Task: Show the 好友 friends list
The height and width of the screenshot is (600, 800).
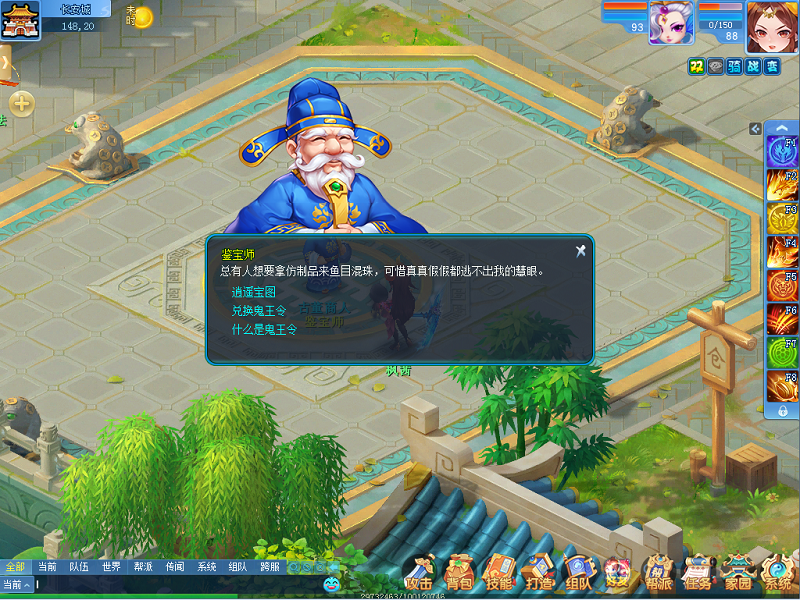Action: pyautogui.click(x=617, y=574)
